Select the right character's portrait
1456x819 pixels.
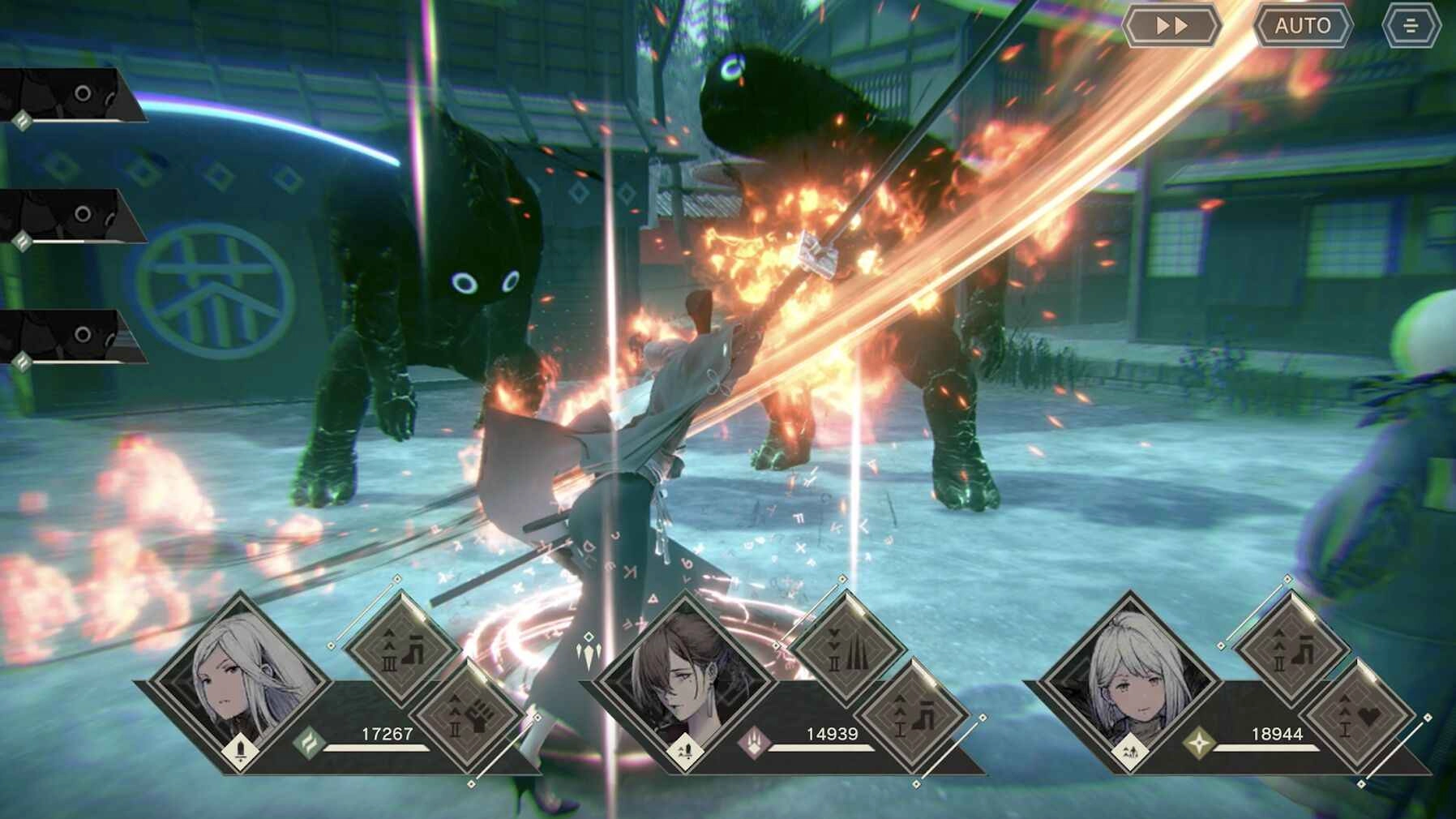[1136, 681]
